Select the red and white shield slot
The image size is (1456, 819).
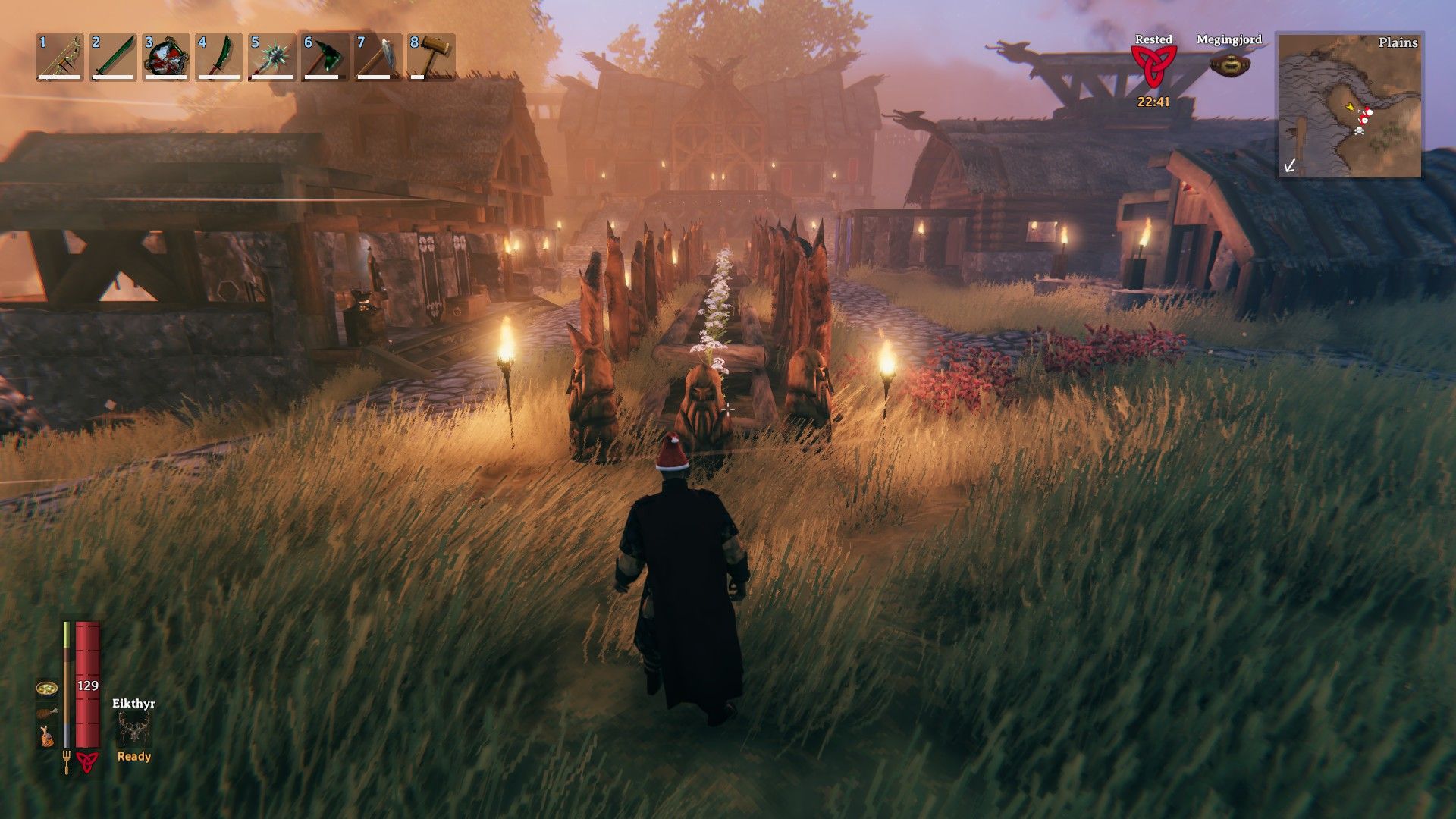(167, 57)
